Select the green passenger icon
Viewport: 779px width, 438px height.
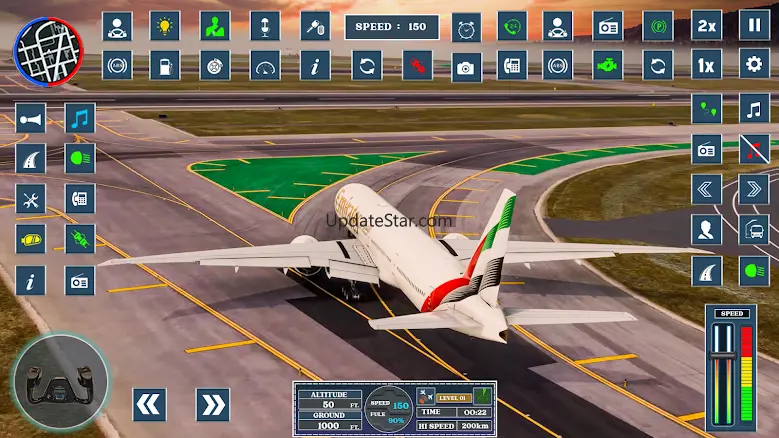214,26
